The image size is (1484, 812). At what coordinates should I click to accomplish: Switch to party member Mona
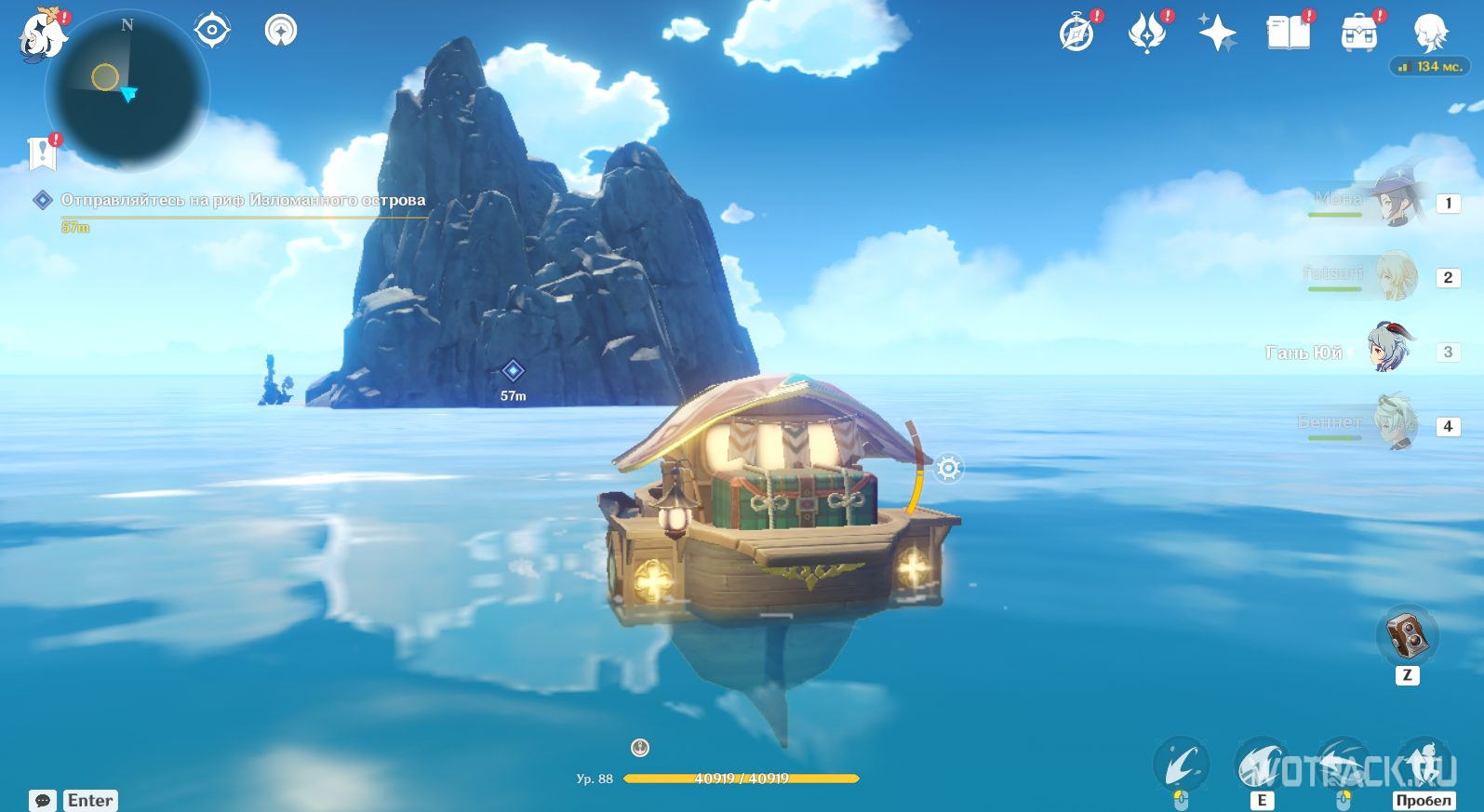click(x=1395, y=202)
